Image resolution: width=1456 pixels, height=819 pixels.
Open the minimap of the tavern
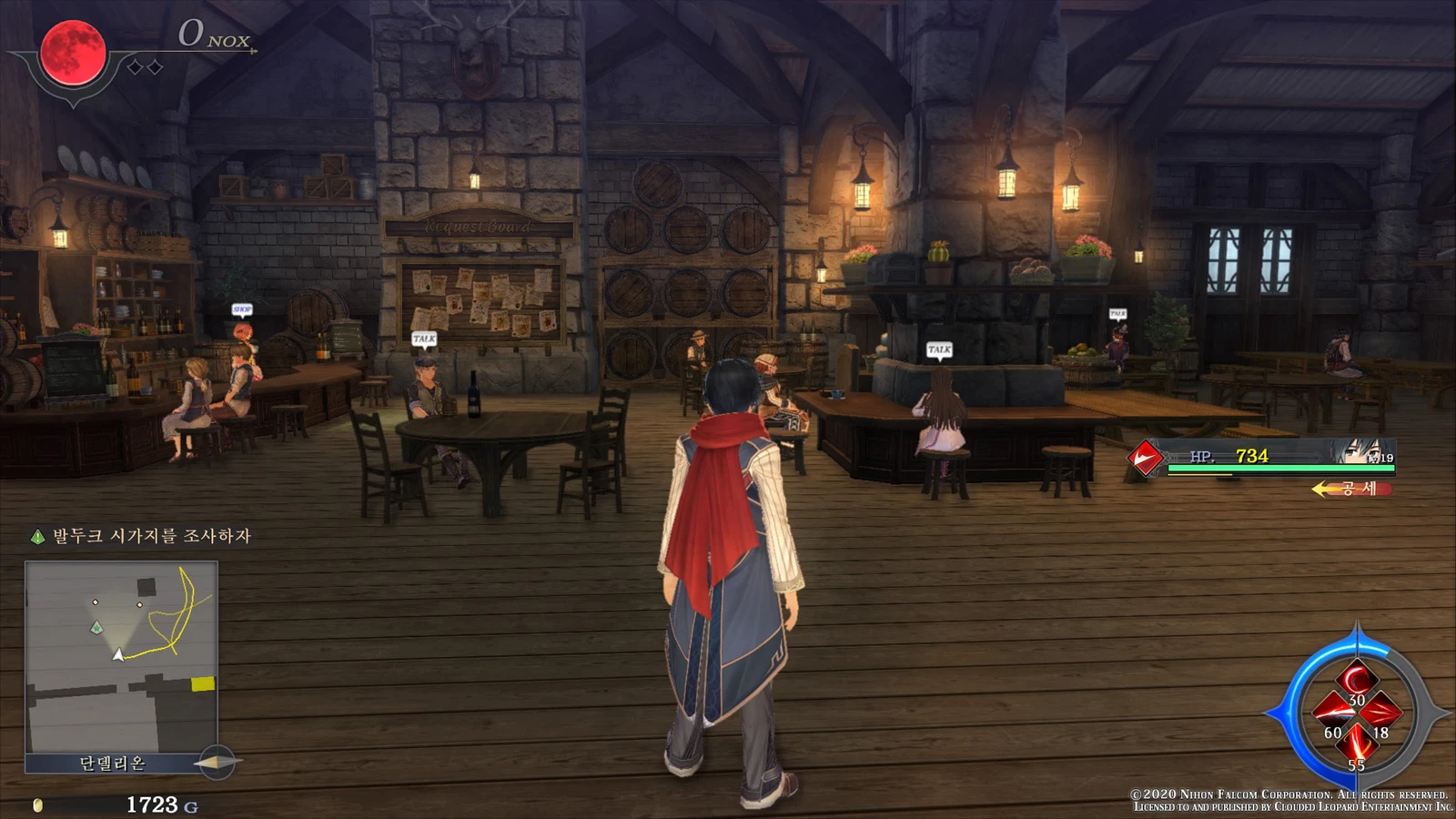pos(121,657)
